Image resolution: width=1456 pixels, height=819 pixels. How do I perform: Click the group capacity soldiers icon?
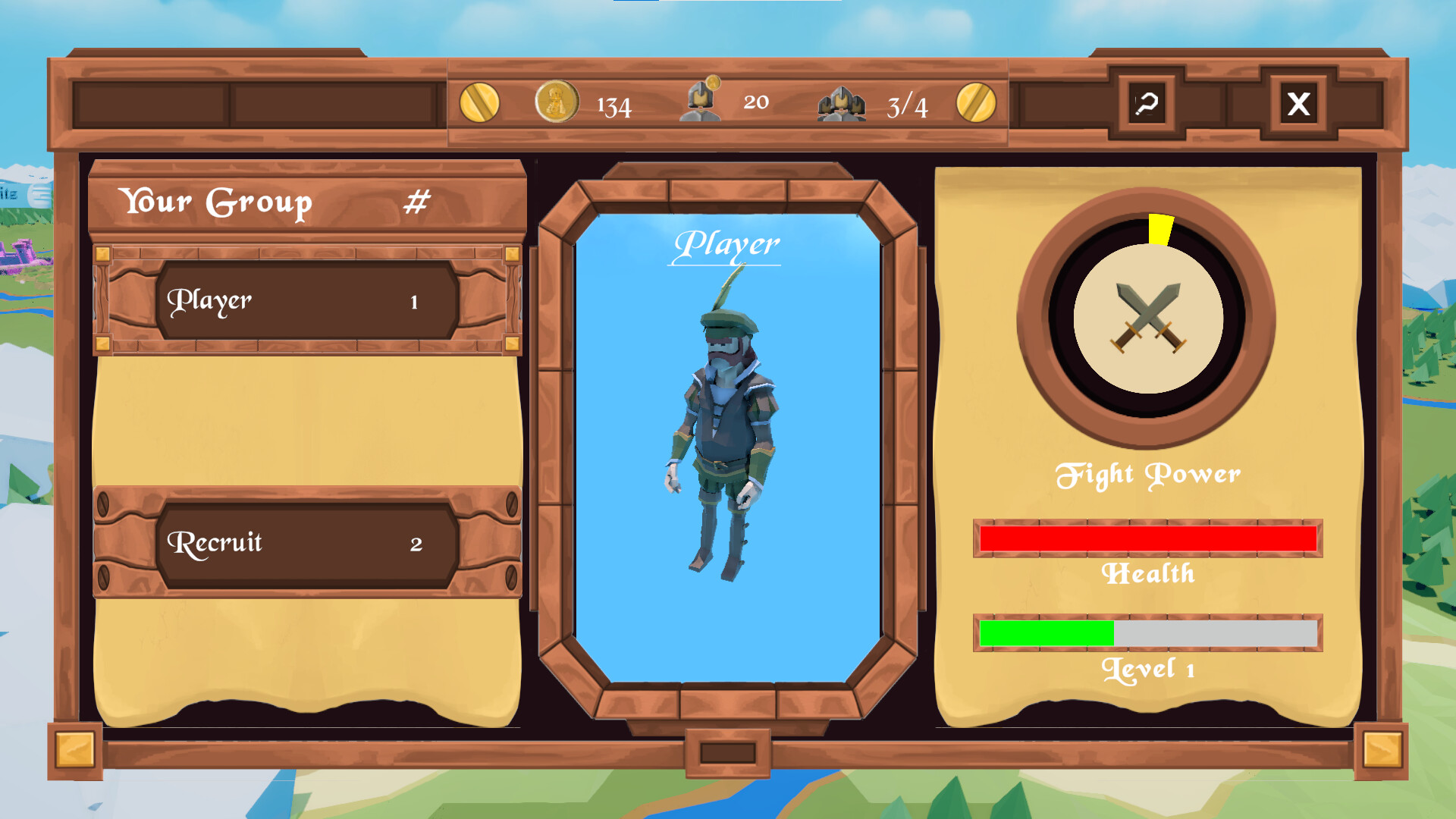(x=844, y=105)
